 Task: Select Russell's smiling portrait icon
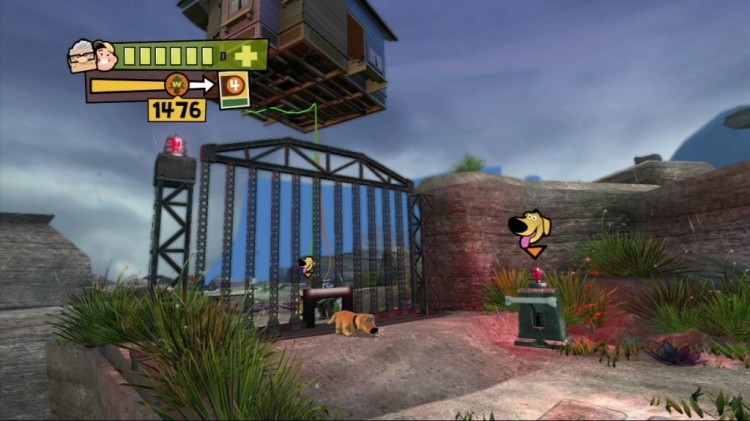(105, 56)
